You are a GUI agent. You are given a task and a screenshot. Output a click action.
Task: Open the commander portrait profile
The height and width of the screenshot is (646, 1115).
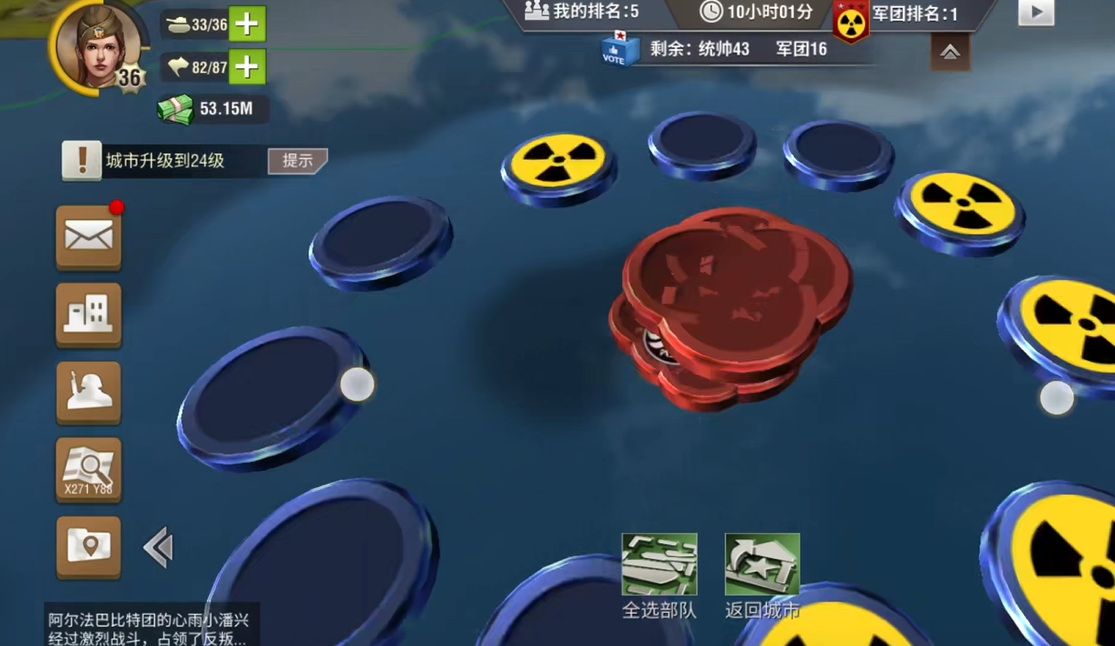click(97, 47)
